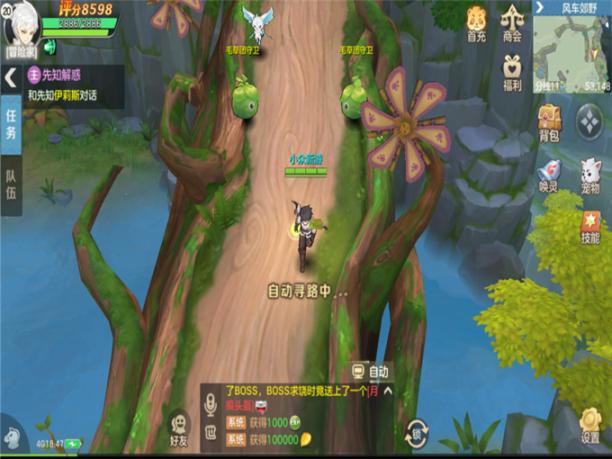Open the 首充 first recharge offer
The height and width of the screenshot is (459, 612).
point(477,21)
